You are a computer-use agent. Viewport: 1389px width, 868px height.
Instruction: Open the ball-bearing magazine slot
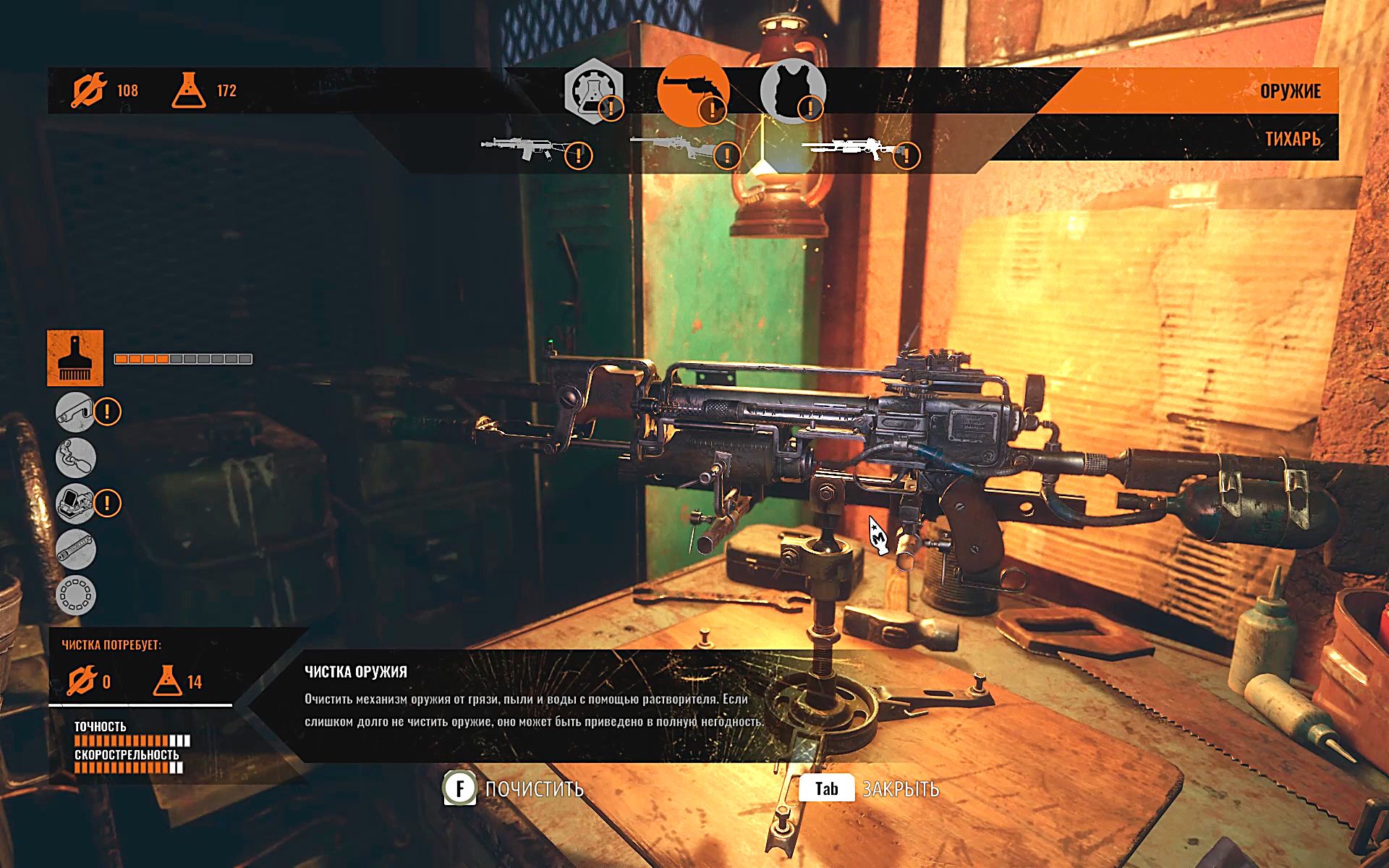click(75, 595)
